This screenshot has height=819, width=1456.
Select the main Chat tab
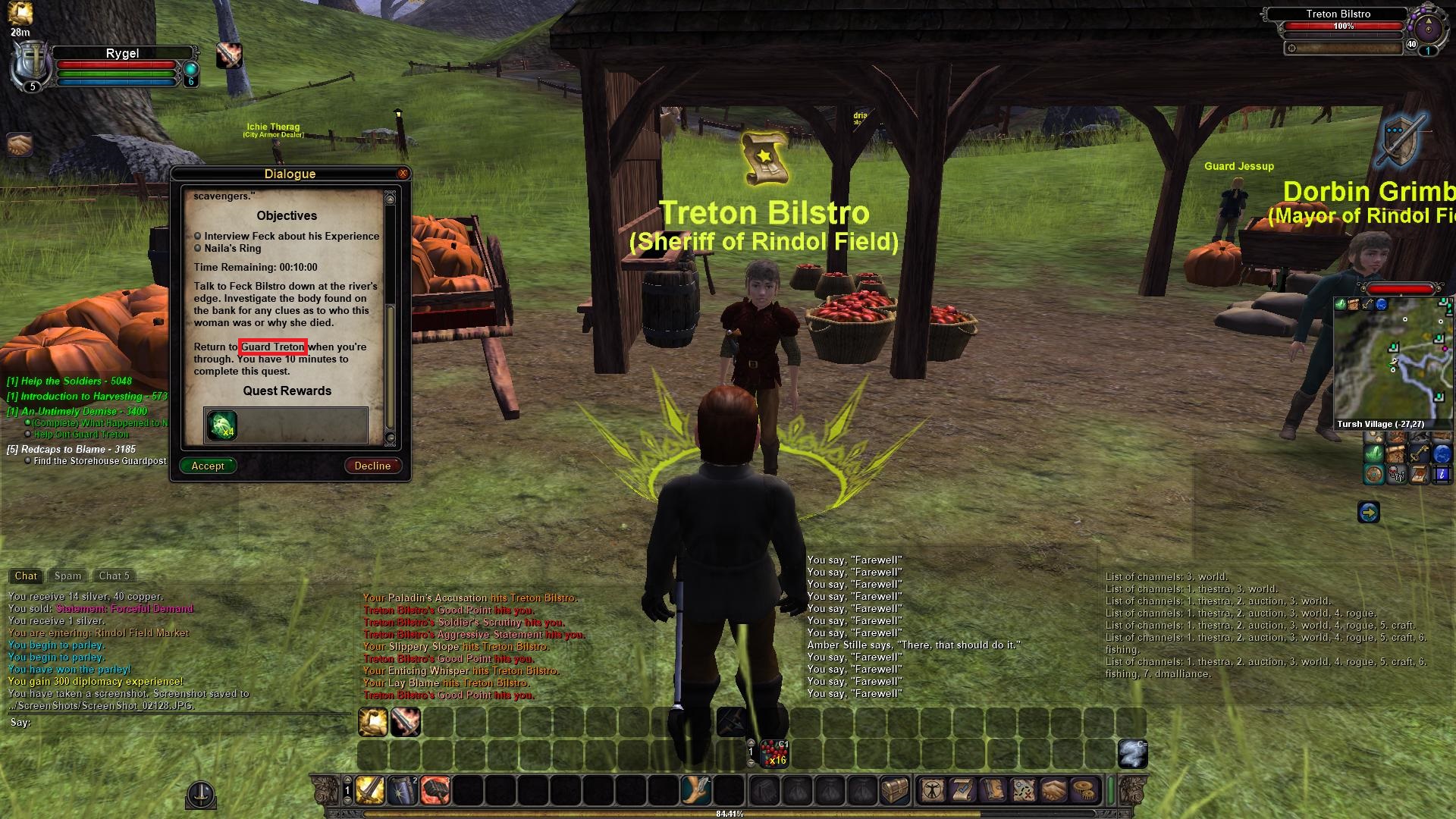(26, 576)
